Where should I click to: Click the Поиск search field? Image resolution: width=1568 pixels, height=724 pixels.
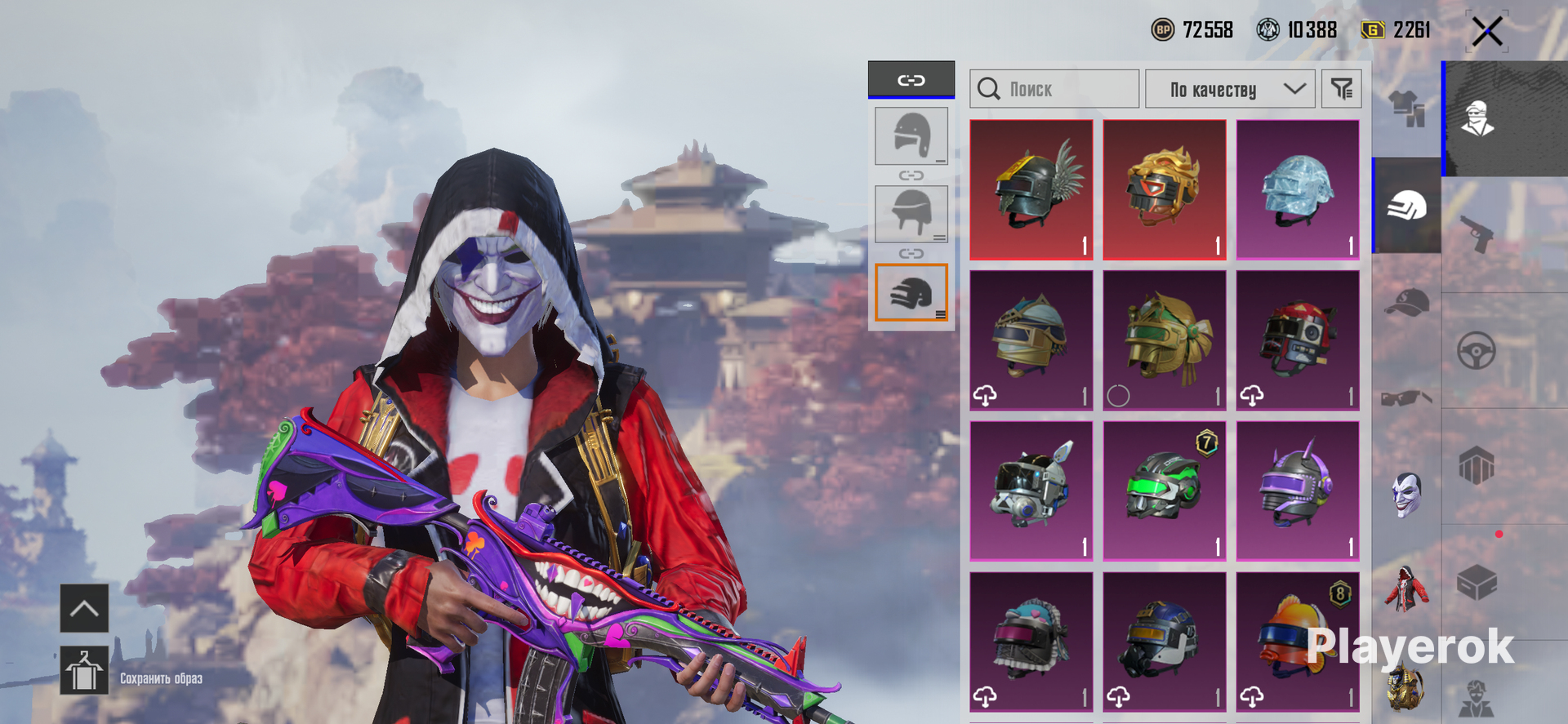(x=1053, y=89)
